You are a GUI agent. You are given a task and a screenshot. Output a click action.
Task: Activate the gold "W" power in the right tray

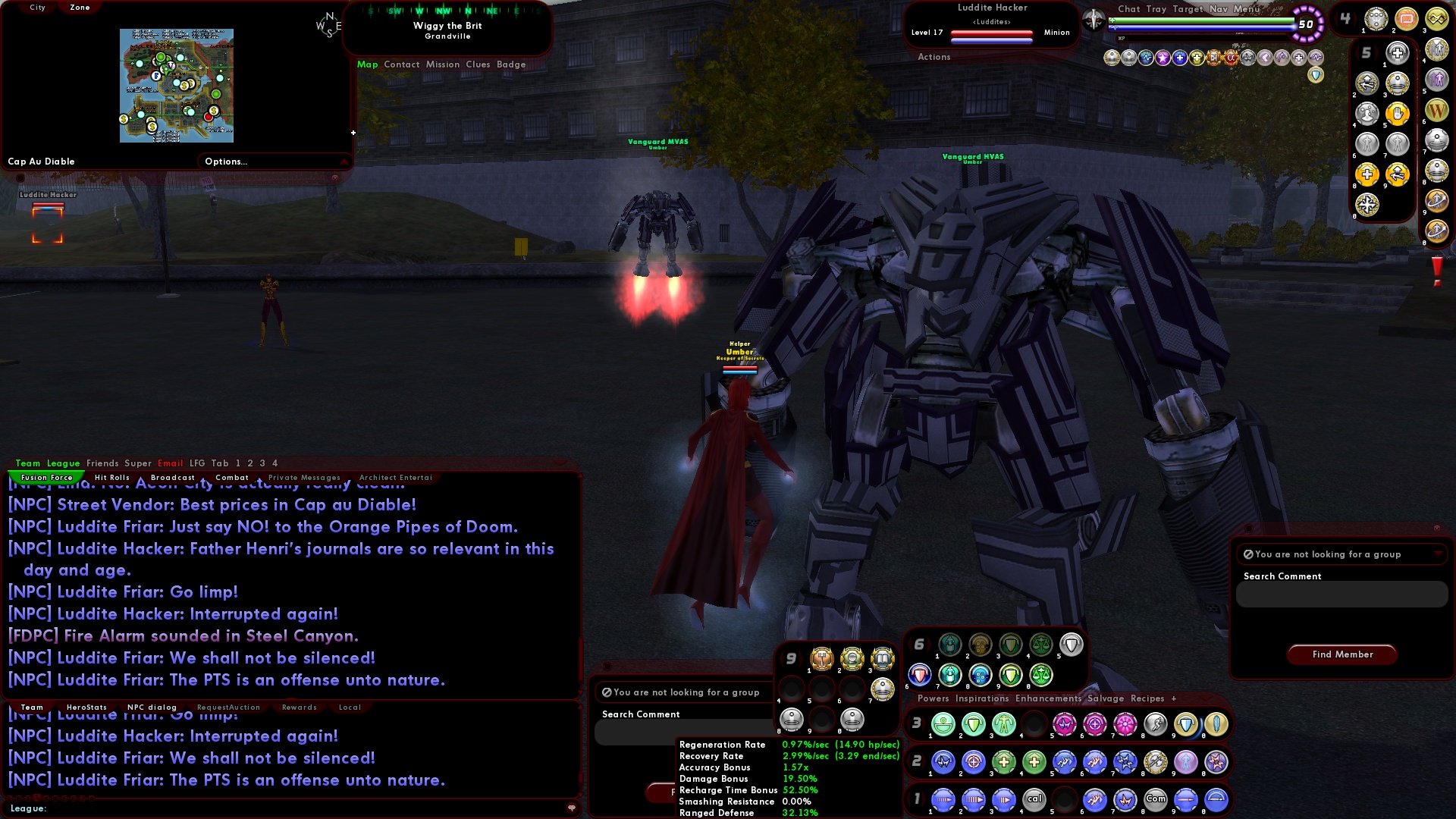(x=1438, y=111)
